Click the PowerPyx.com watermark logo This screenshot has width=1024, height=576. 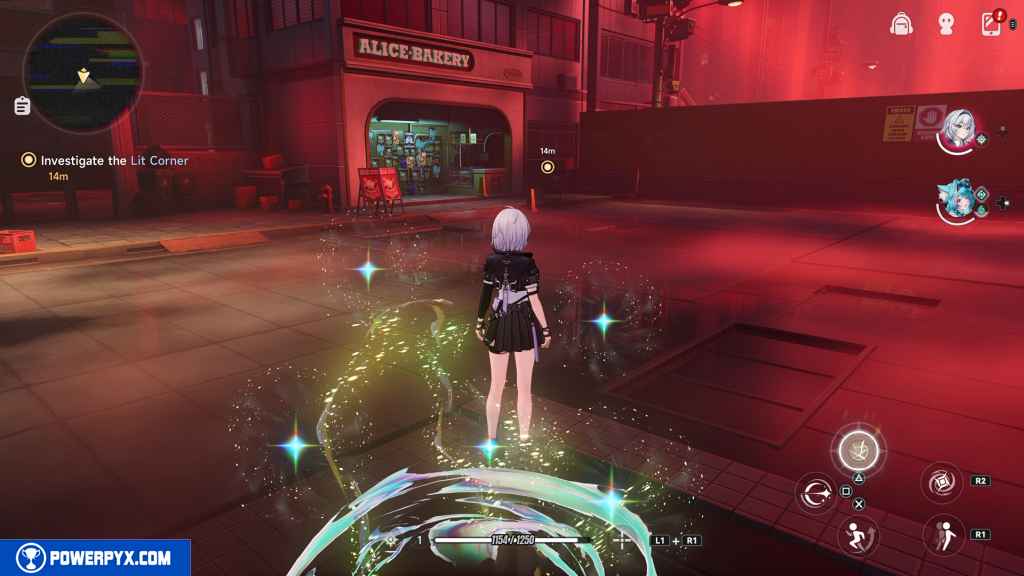(95, 558)
